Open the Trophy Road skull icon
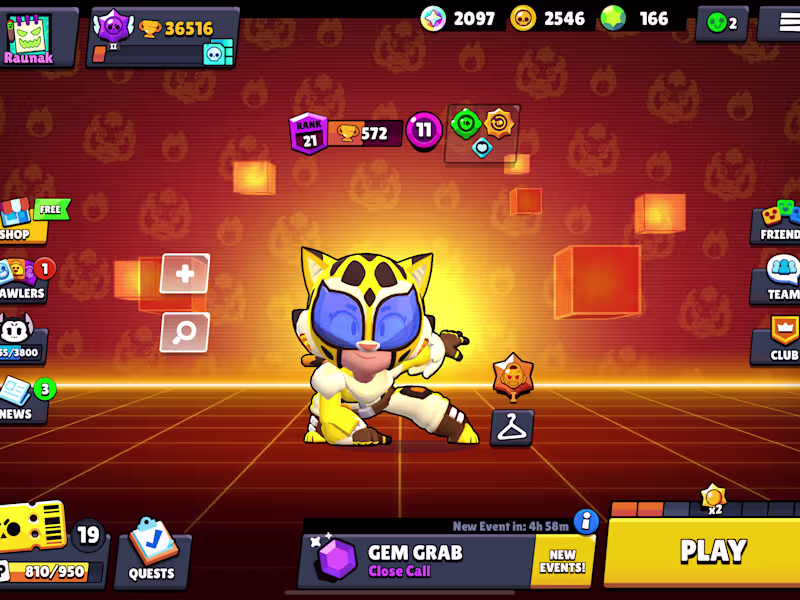 20,340
